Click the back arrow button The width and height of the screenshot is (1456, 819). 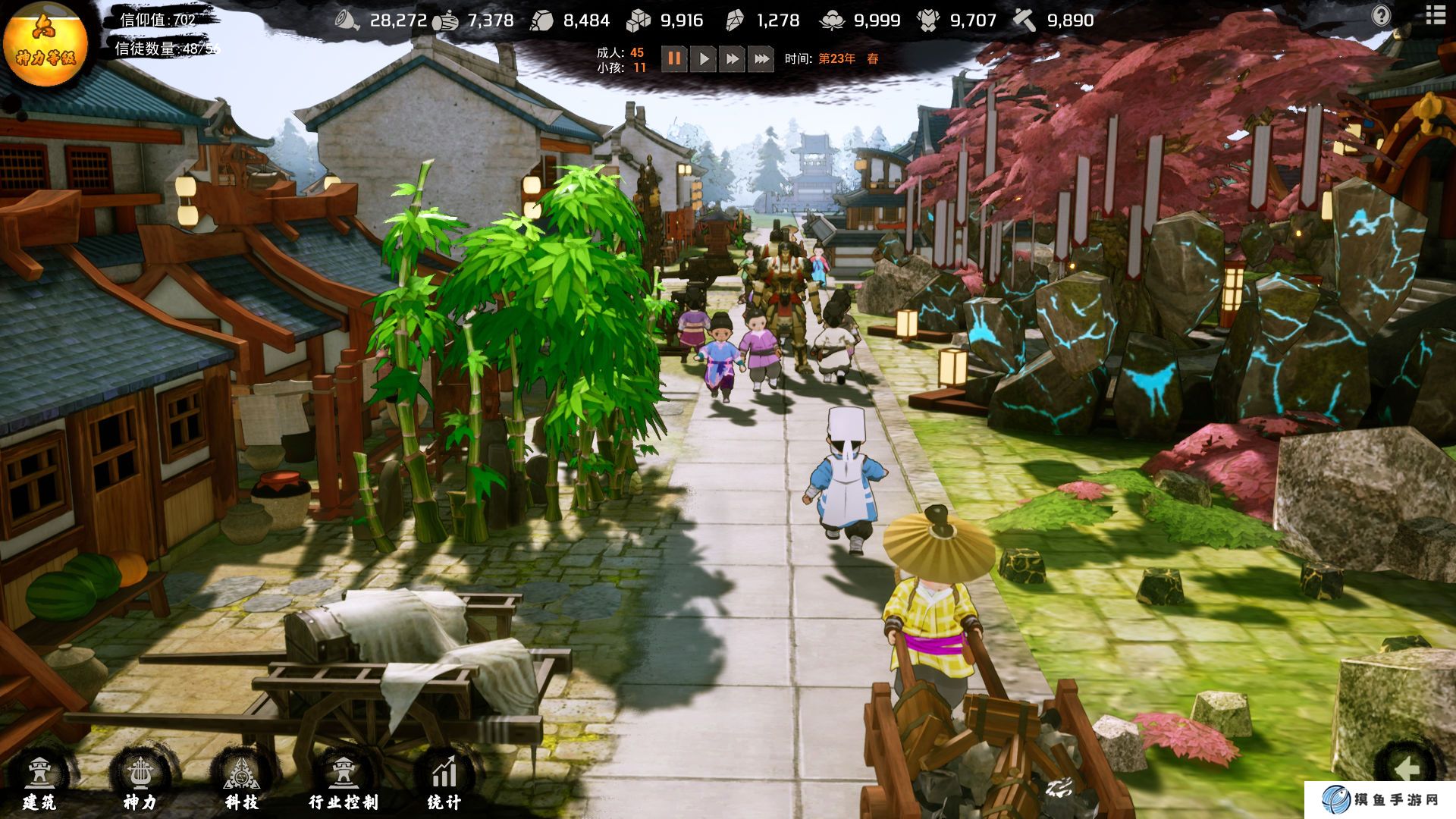[1407, 770]
